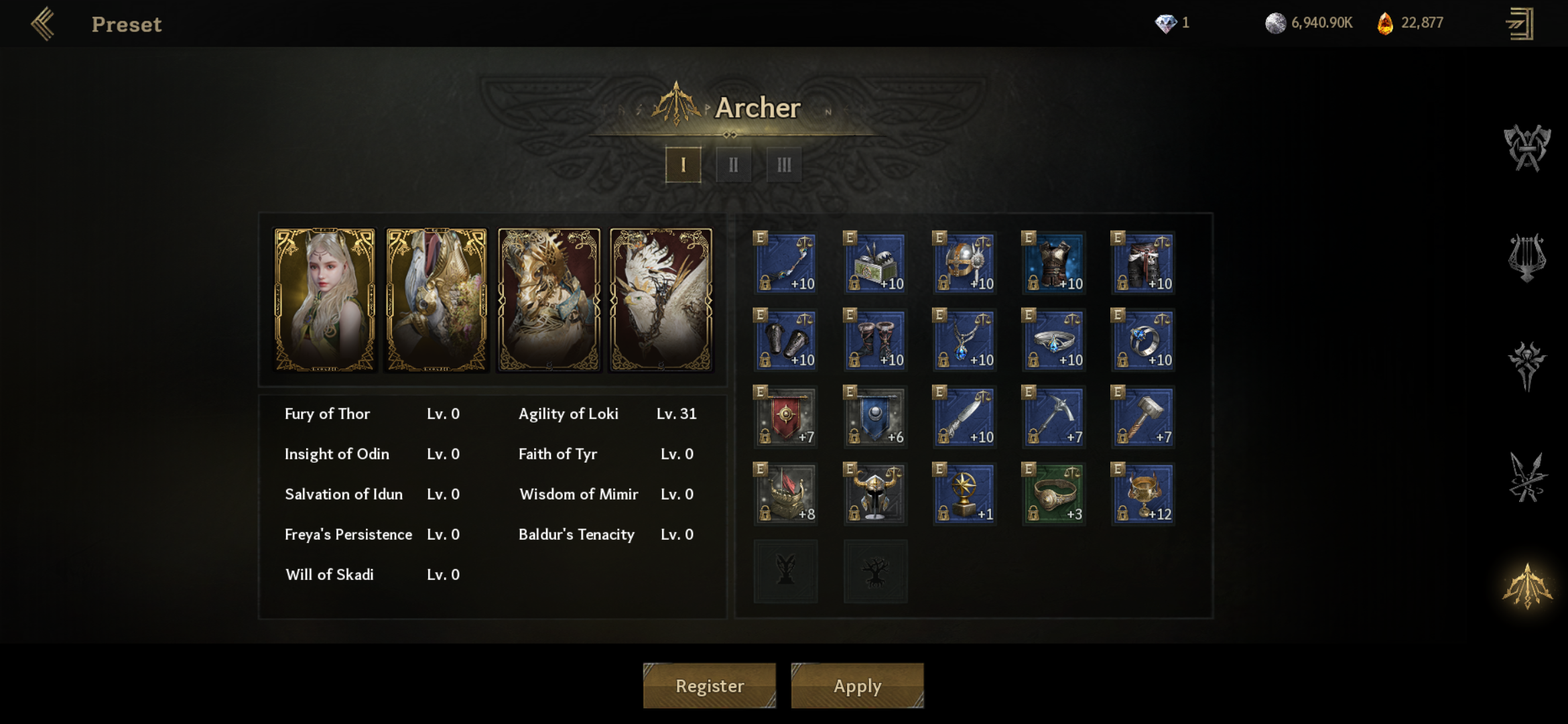This screenshot has height=724, width=1568.
Task: Switch to preset slot III
Action: [783, 165]
